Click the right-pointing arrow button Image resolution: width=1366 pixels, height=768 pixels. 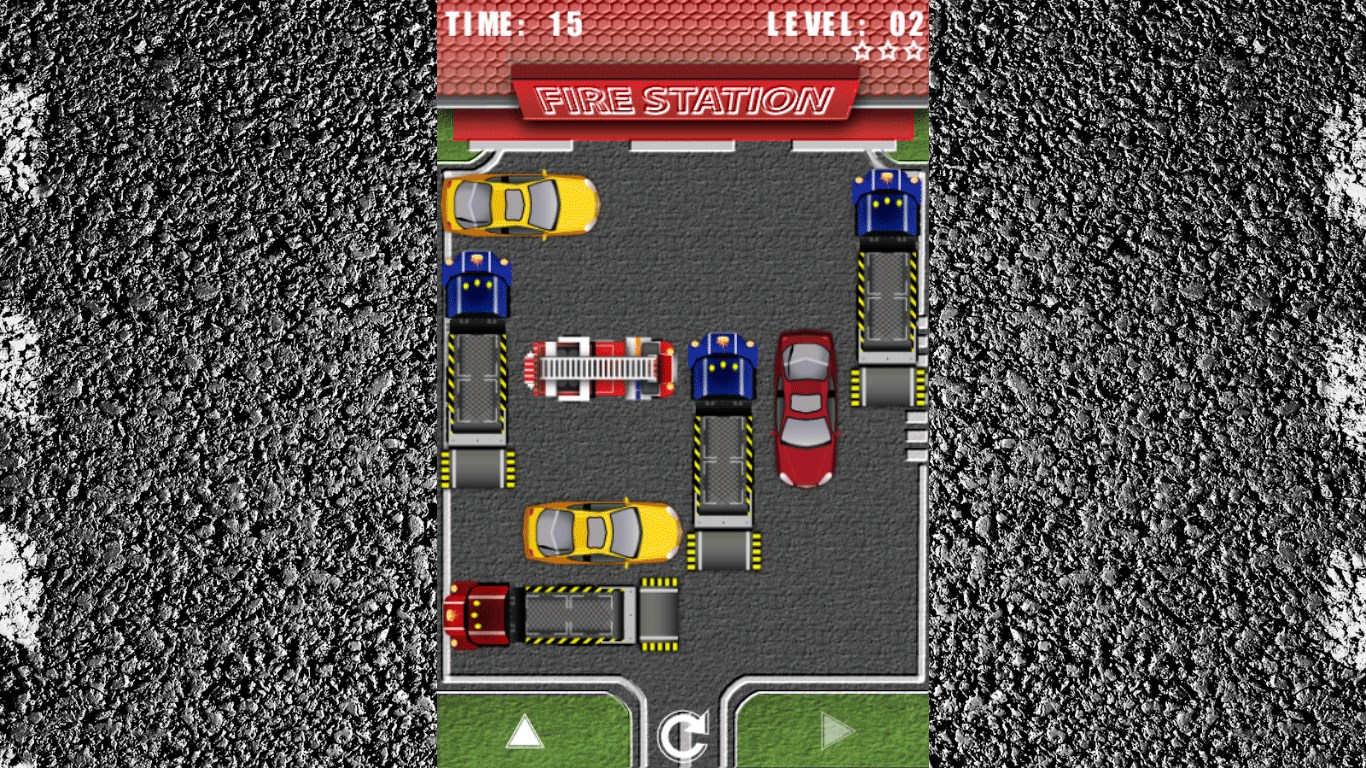tap(837, 732)
